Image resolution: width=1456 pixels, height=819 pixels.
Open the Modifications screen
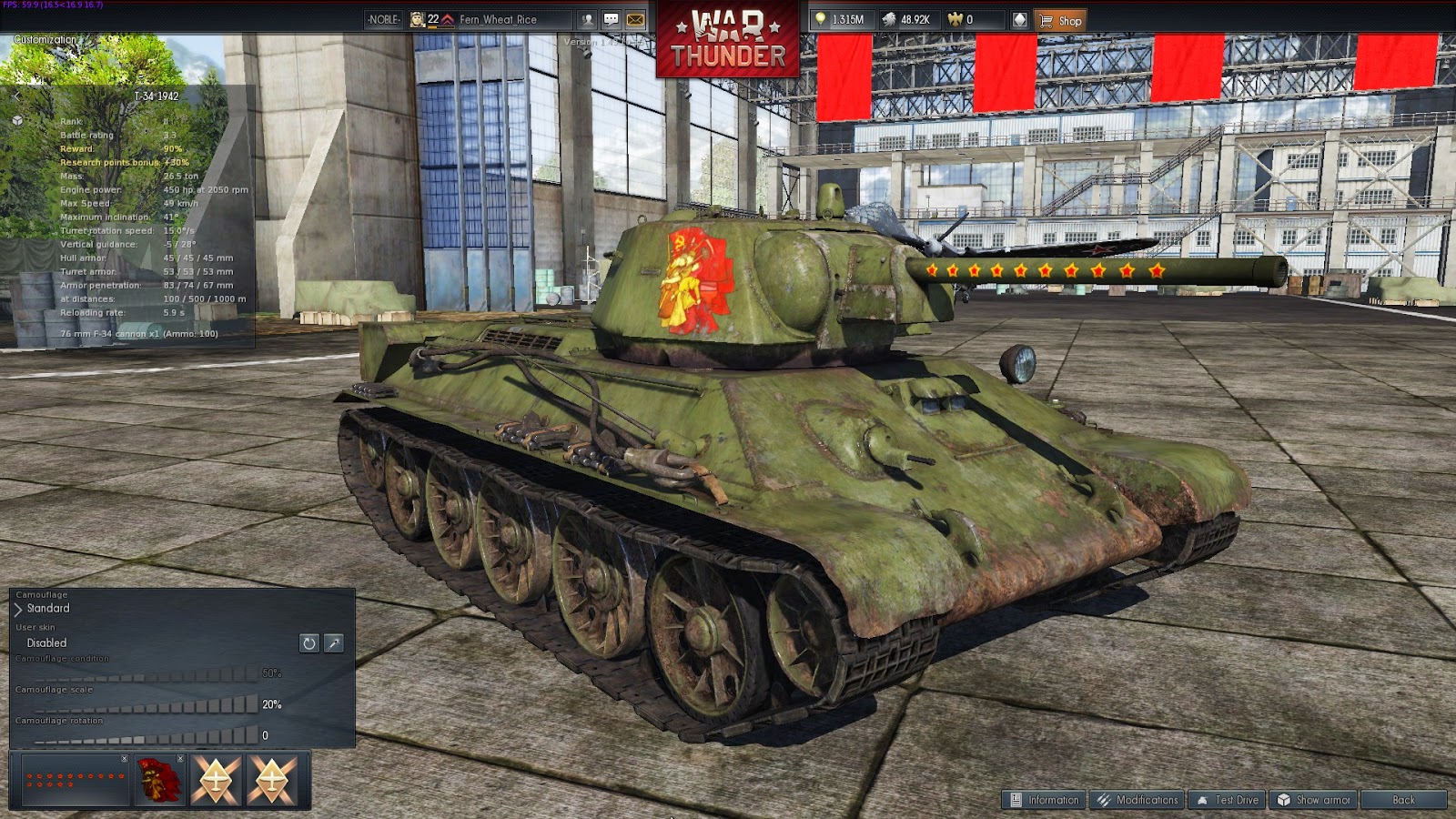1137,801
